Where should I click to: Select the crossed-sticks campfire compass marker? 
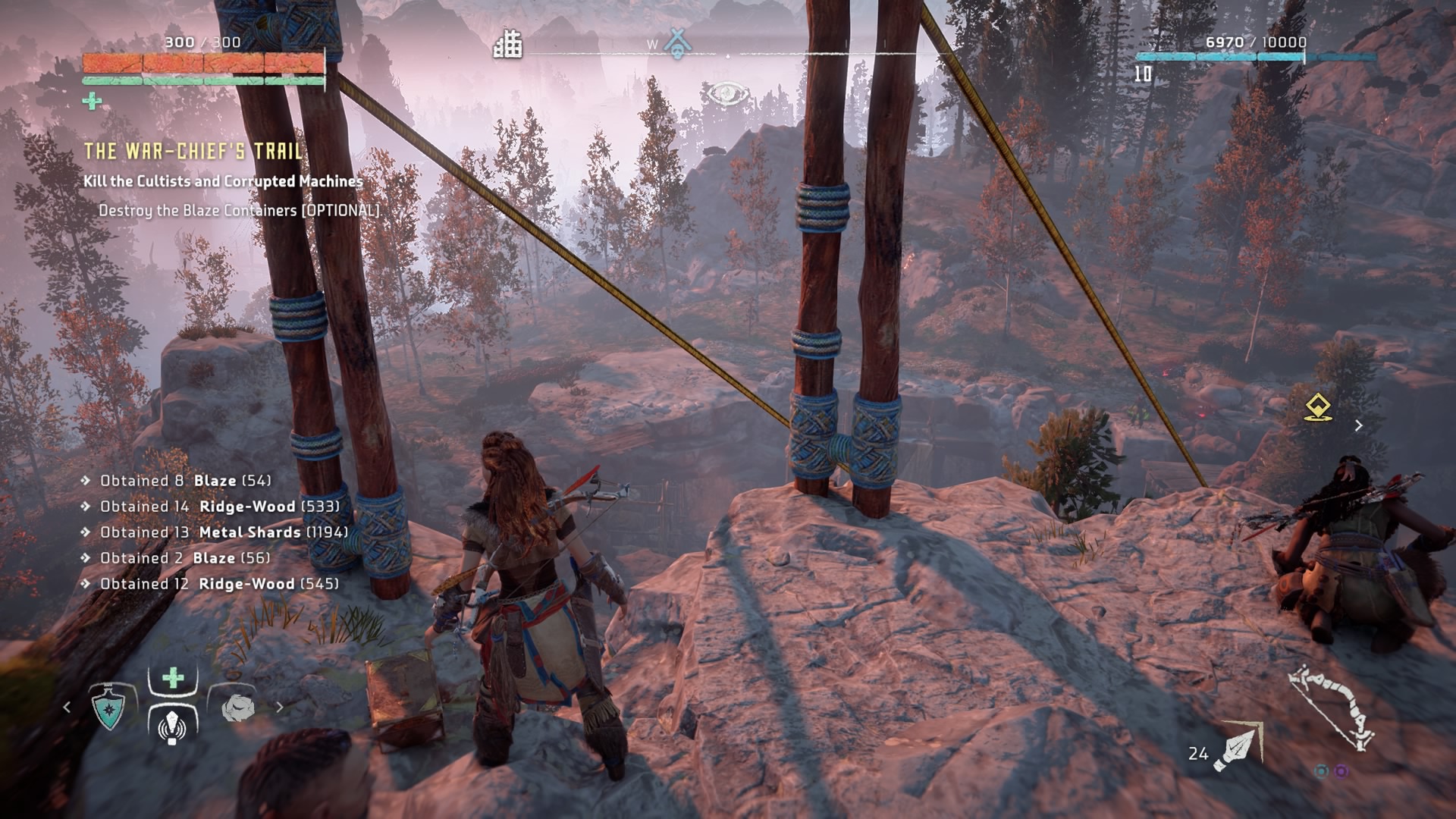(676, 42)
